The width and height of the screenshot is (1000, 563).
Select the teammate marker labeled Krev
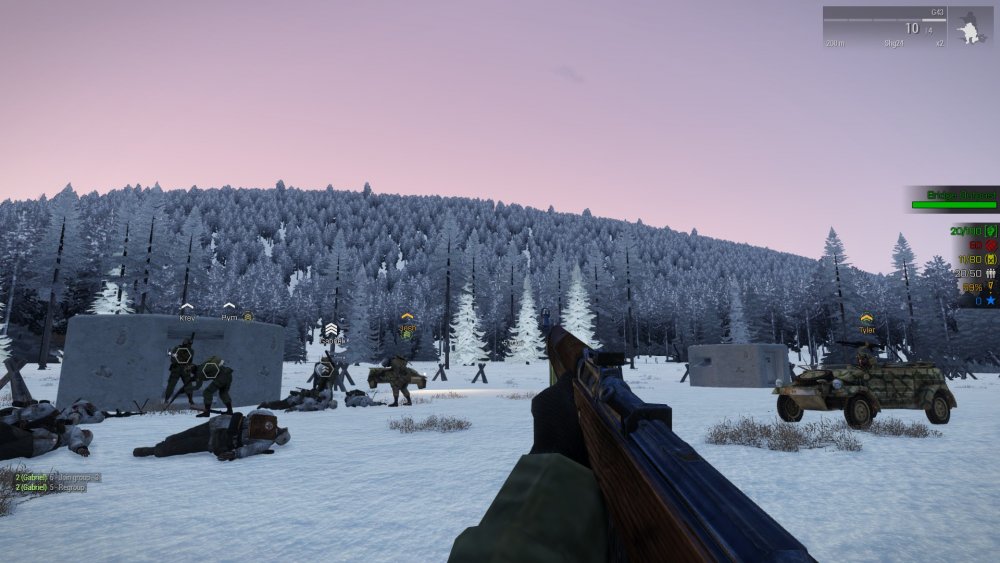187,313
